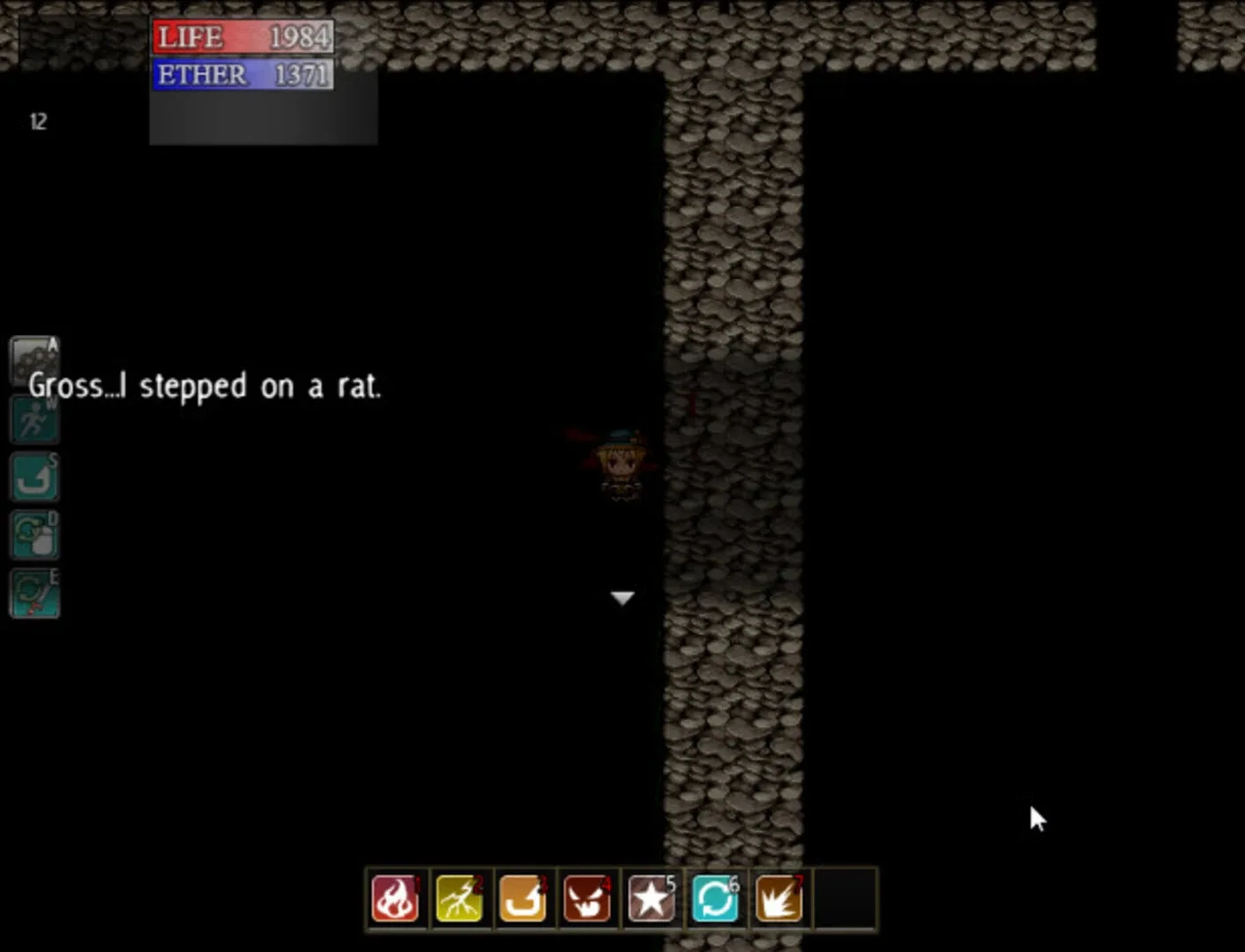This screenshot has width=1245, height=952.
Task: Select the player character in the cave
Action: (620, 463)
